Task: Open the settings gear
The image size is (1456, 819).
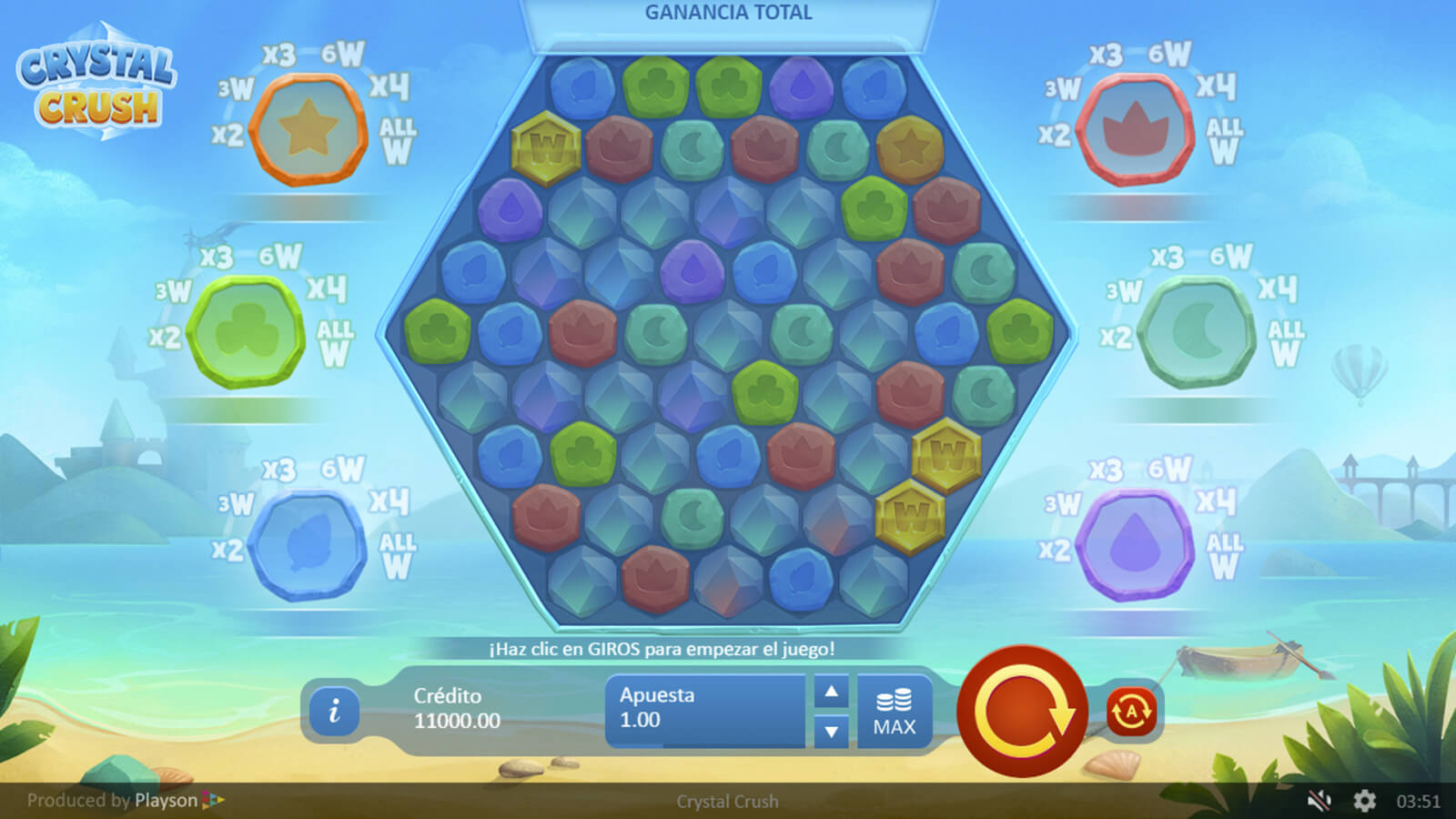Action: tap(1364, 801)
